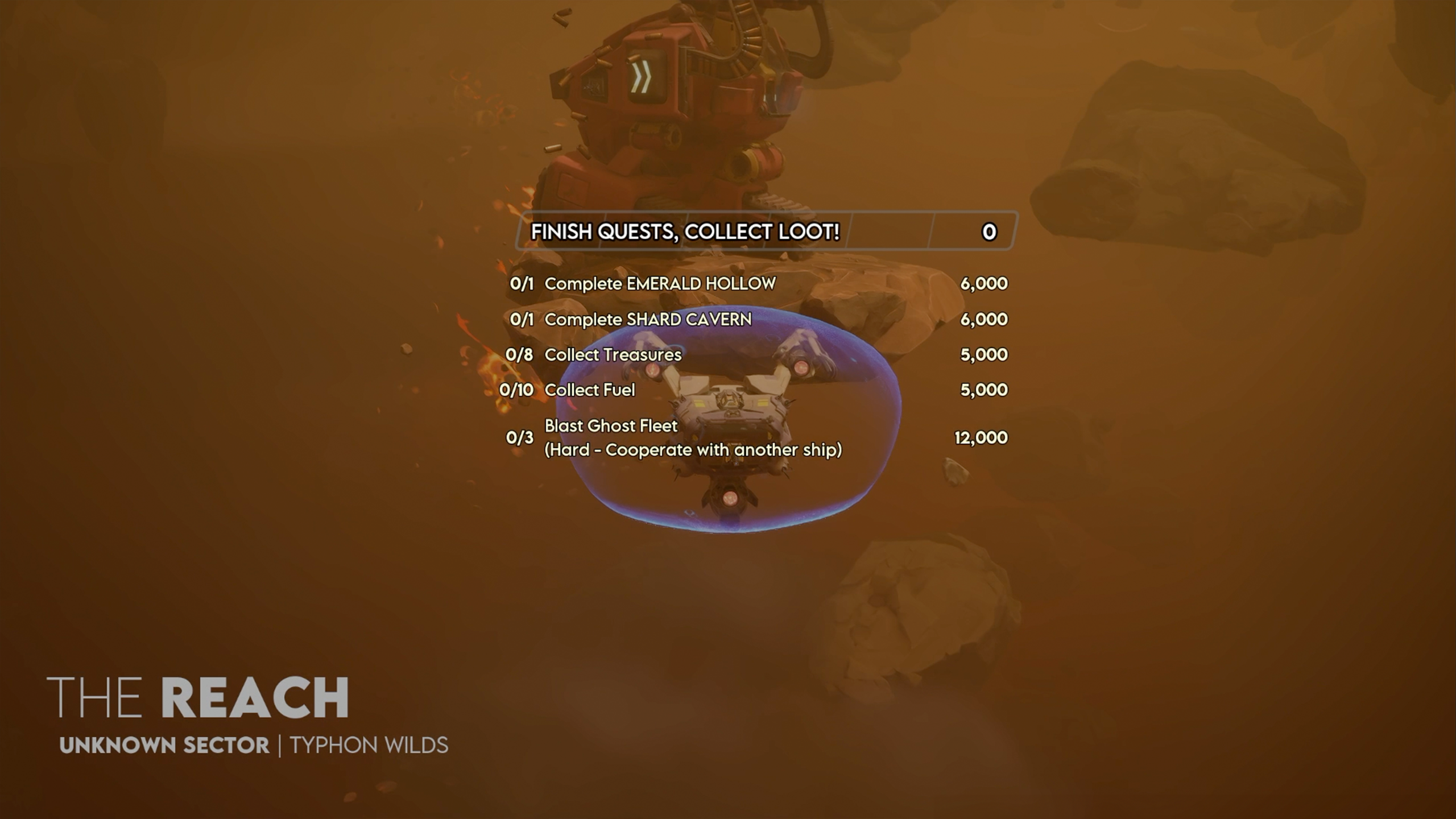The width and height of the screenshot is (1456, 819).
Task: Click the FINISH QUESTS, COLLECT LOOT! header bar
Action: pyautogui.click(x=766, y=231)
